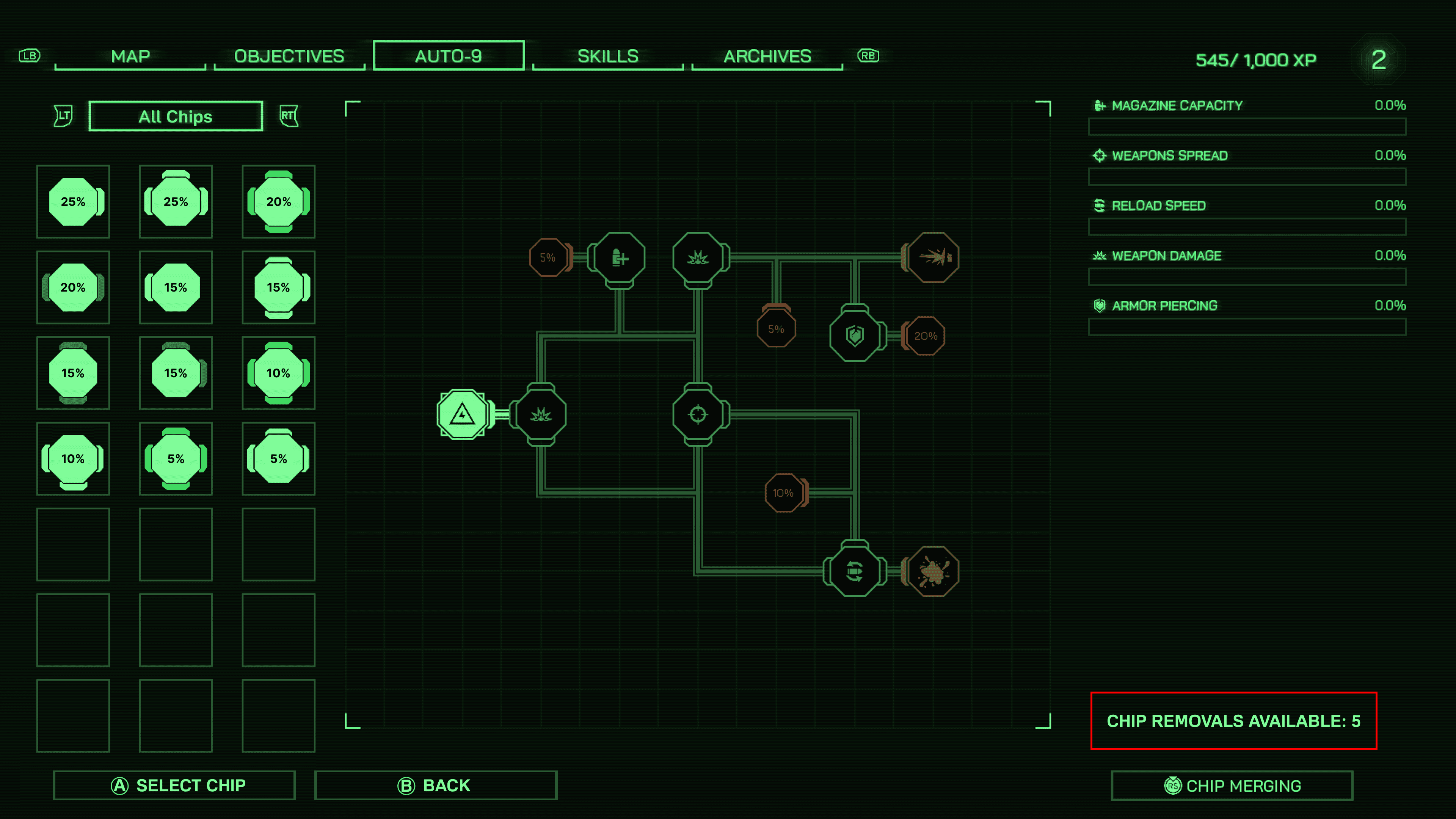Click the SELECT CHIP button

174,785
